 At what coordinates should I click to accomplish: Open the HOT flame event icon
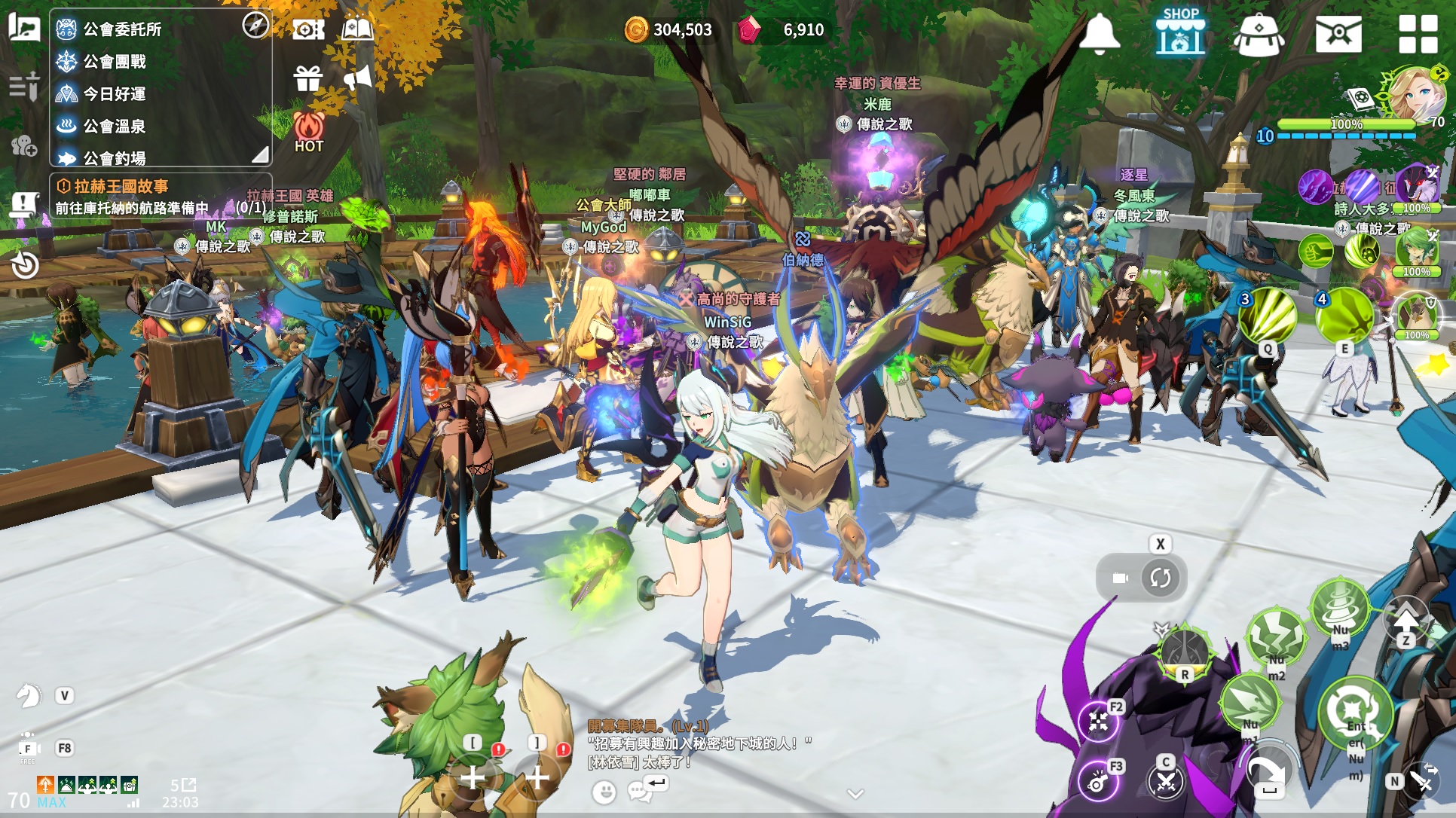pyautogui.click(x=309, y=132)
